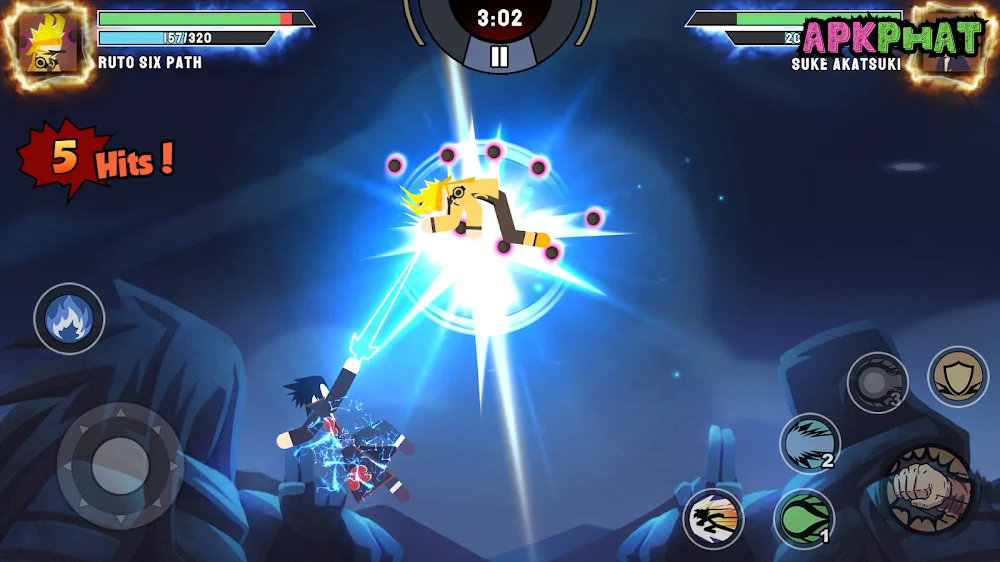Click the APKPHAT watermark logo
Screen dimensions: 1000x562
click(x=892, y=38)
